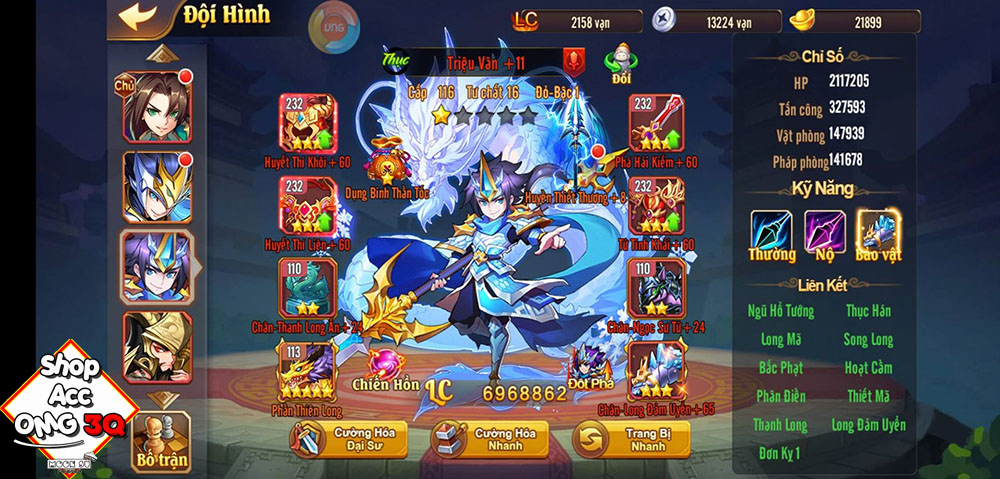Open the Huyết Thí Liên equipment slot
This screenshot has width=1000, height=479.
click(308, 206)
